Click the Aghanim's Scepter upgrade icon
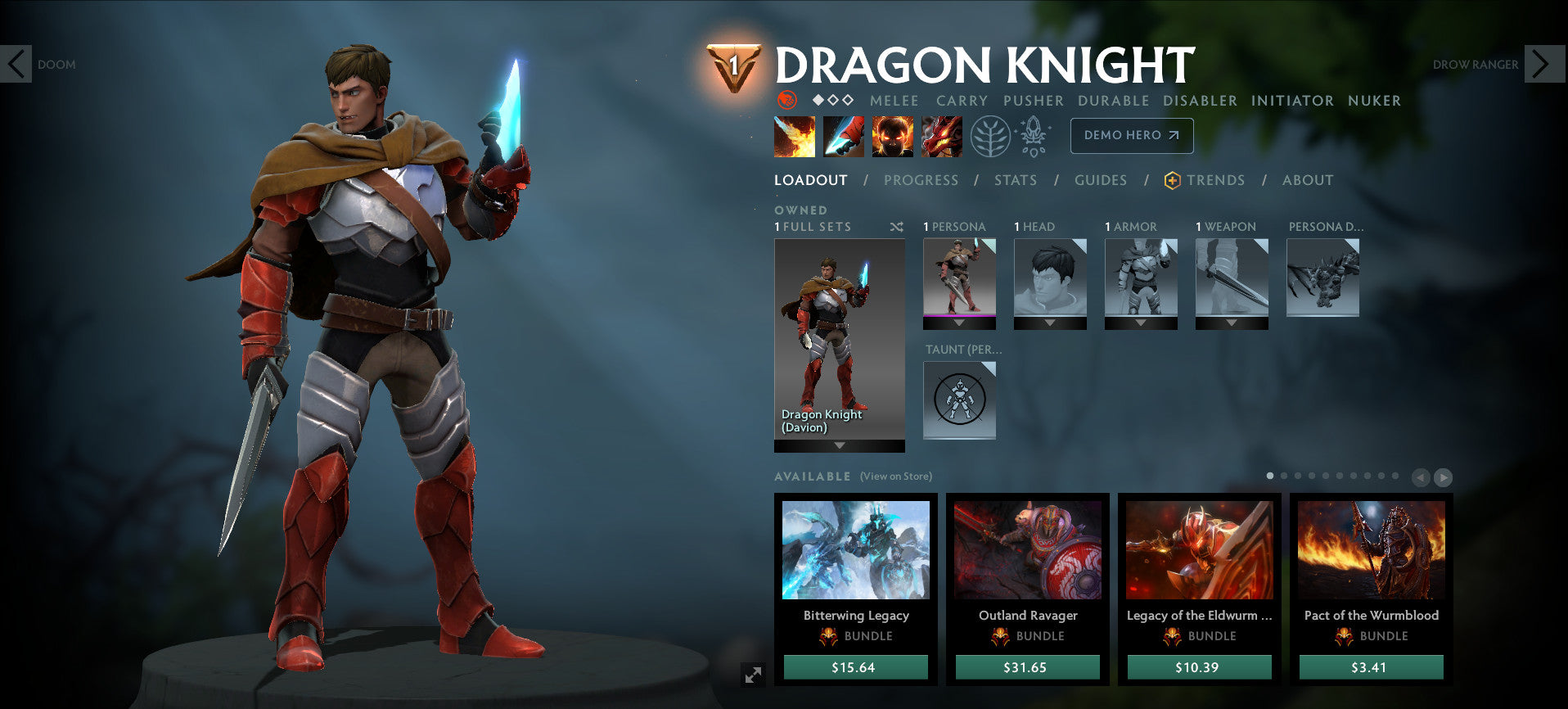 tap(1034, 138)
